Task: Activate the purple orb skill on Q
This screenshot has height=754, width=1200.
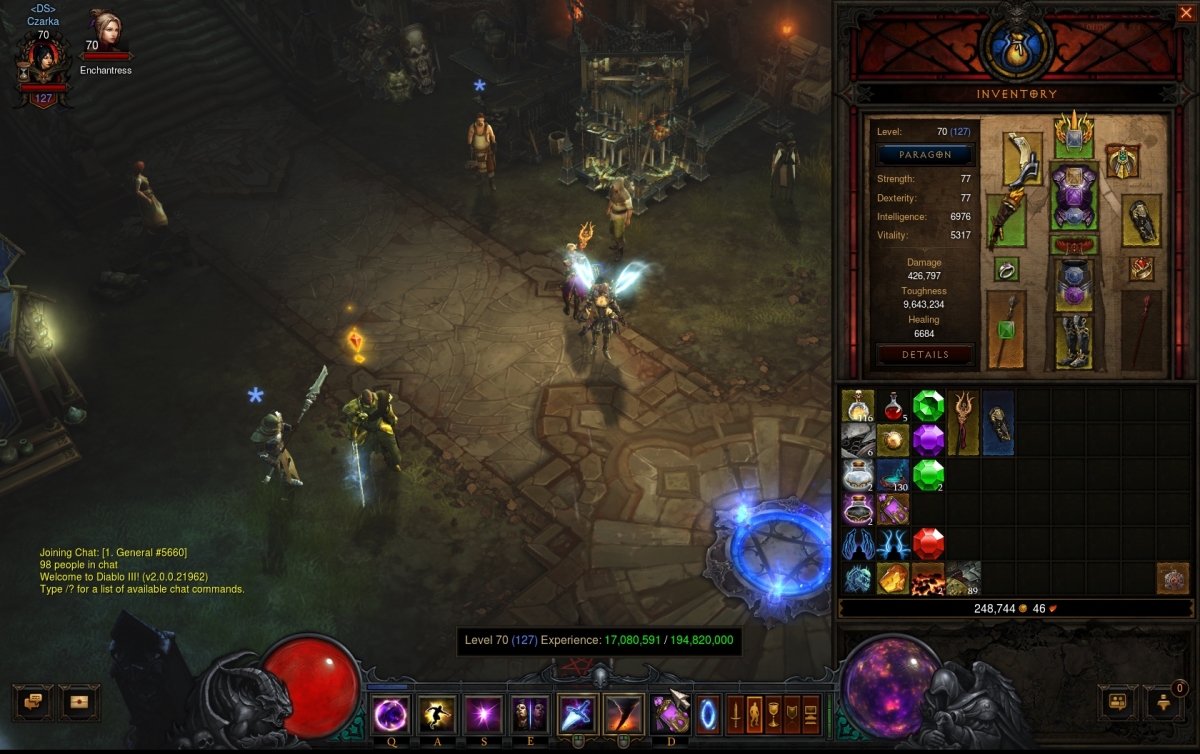Action: [x=390, y=716]
